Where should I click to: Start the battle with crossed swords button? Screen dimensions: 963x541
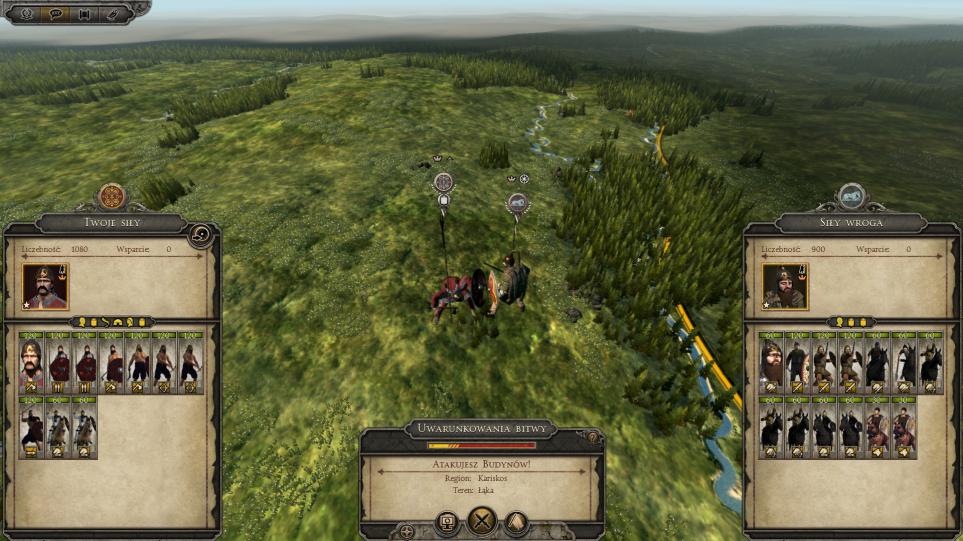[x=483, y=521]
